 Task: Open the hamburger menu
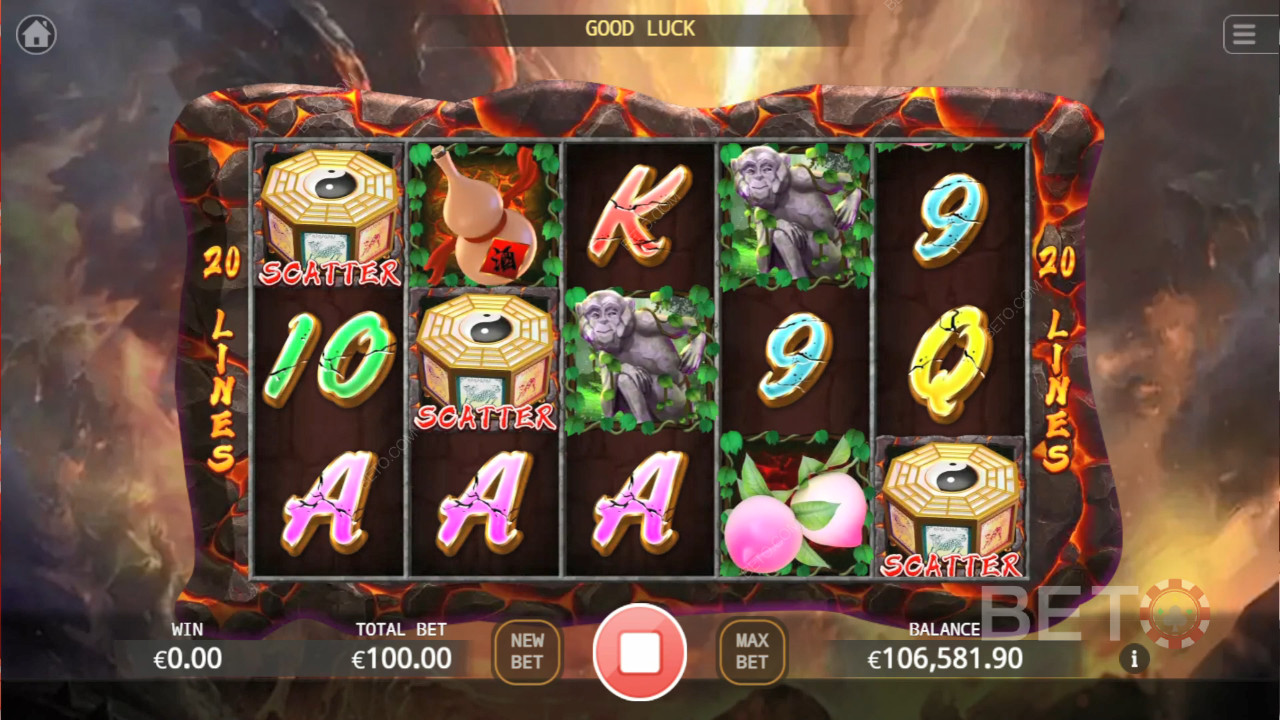[1244, 35]
